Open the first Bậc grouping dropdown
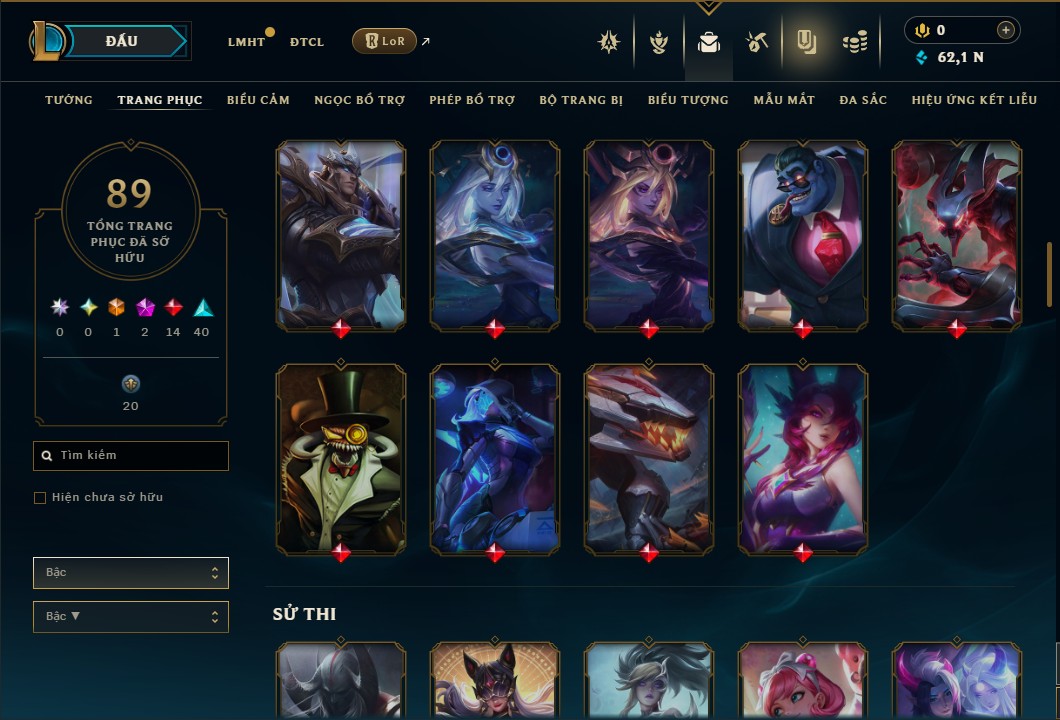This screenshot has width=1060, height=720. click(x=131, y=573)
